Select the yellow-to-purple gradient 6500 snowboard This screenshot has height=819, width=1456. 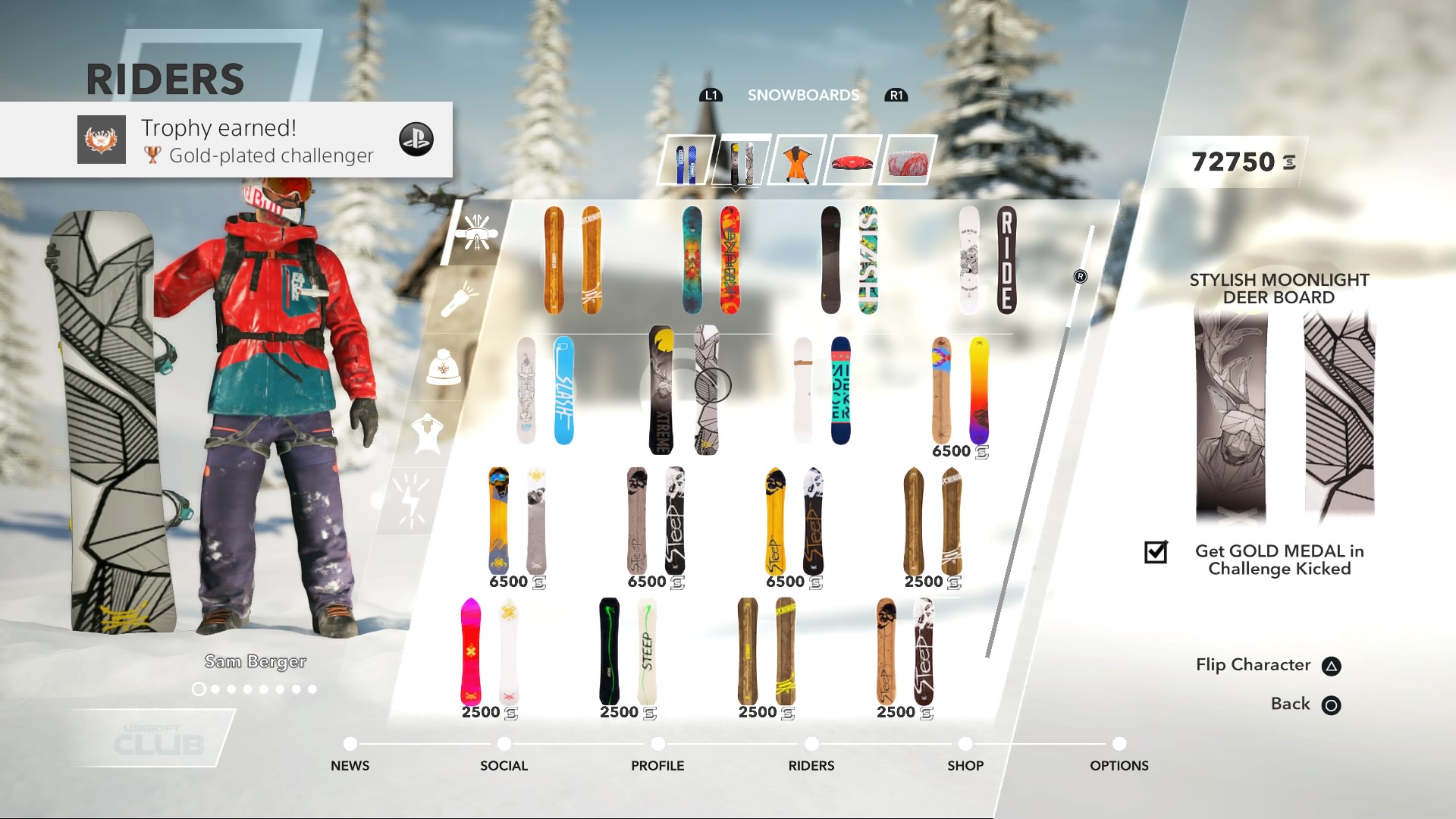[x=960, y=391]
